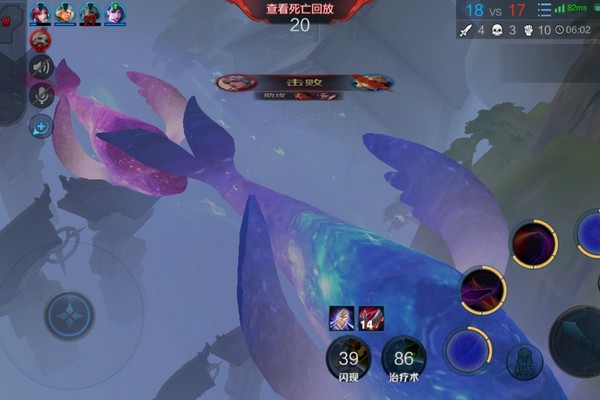
Task: Select the purple winged equipment icon
Action: click(341, 319)
